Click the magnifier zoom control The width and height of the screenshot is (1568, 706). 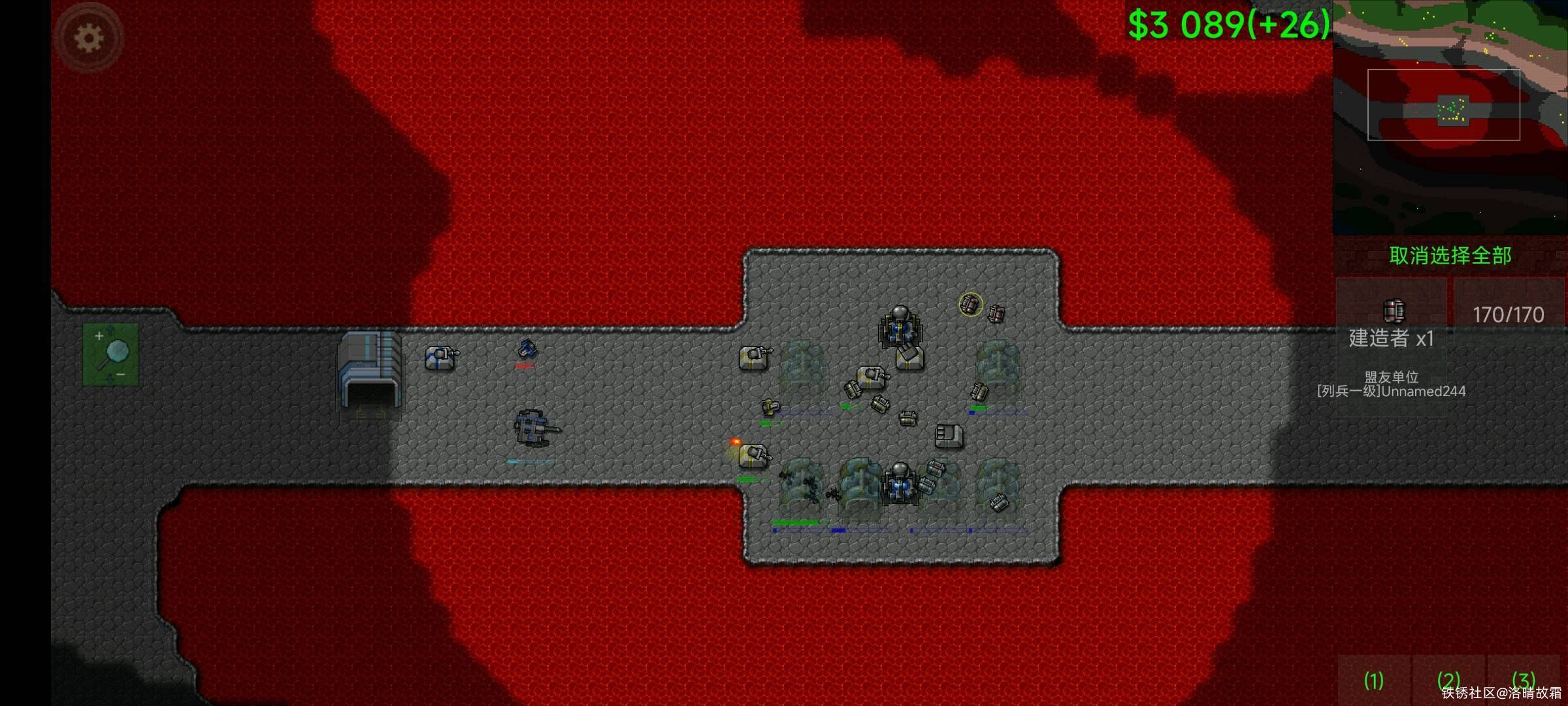[110, 354]
